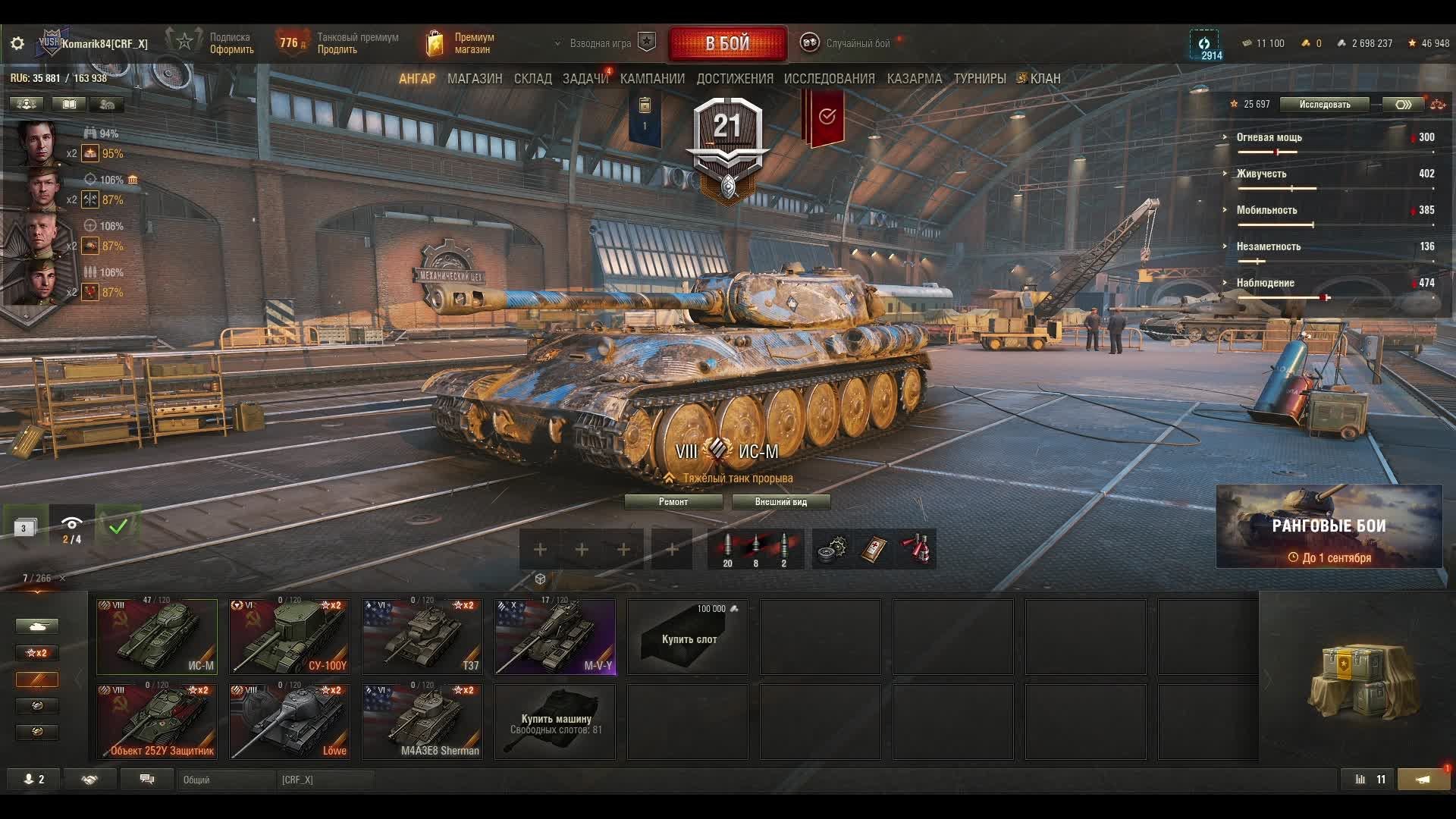Go to the КАЗАРМА barracks tab

pyautogui.click(x=915, y=79)
